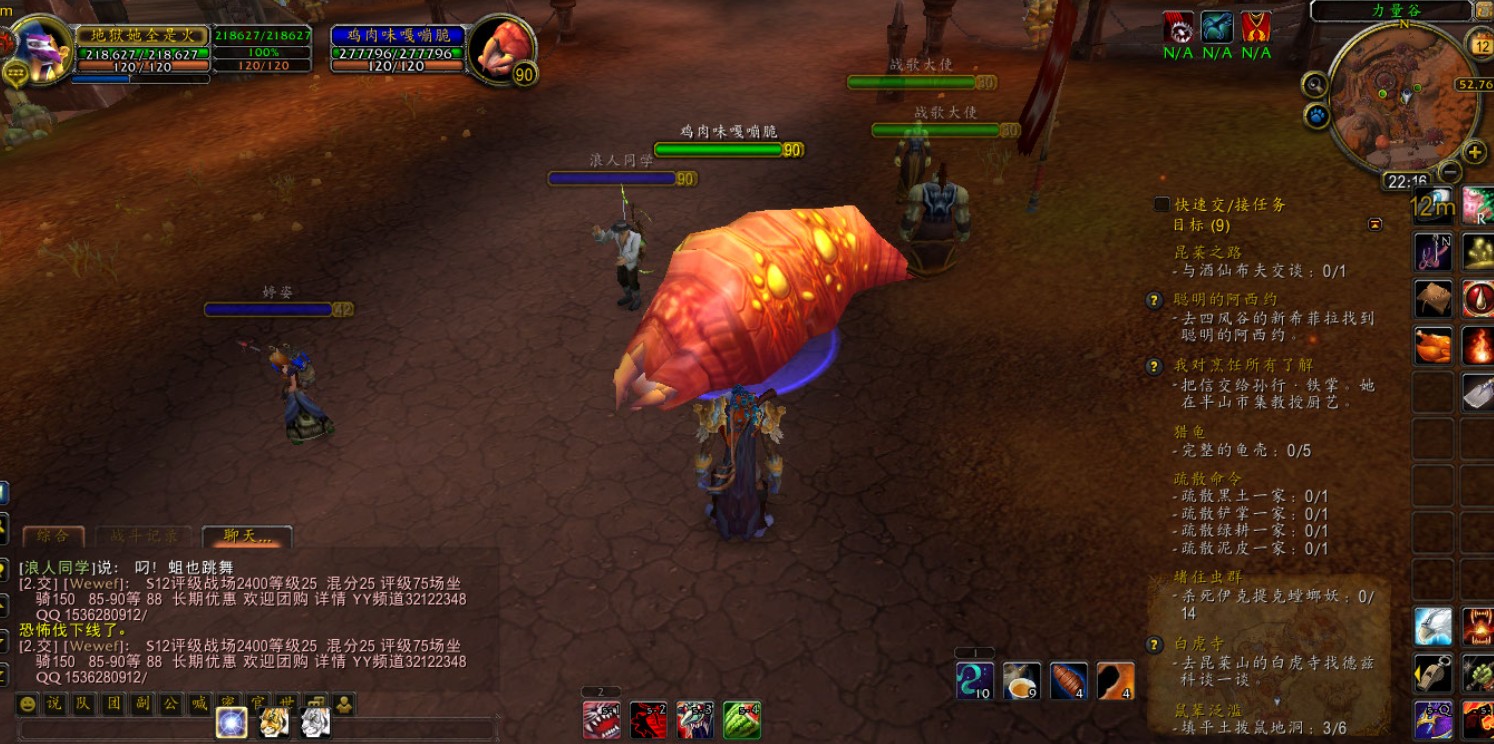Click the white eagle ability icon

(x=1432, y=627)
